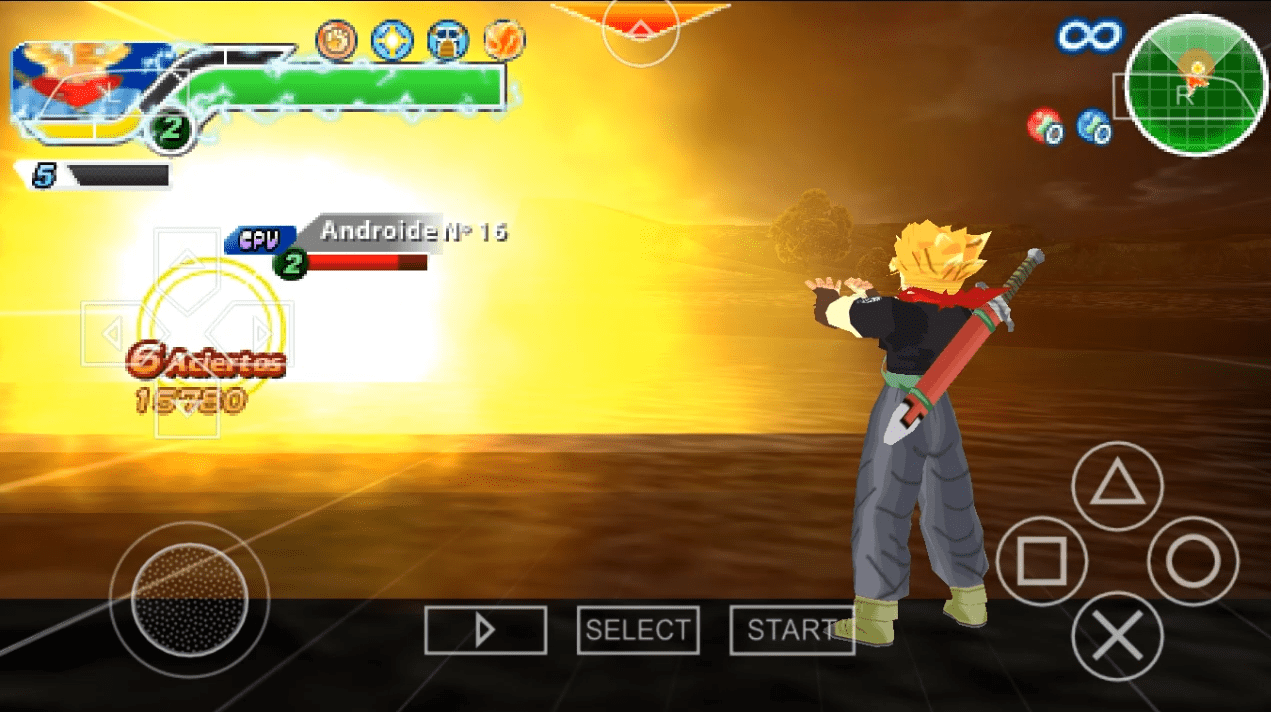Viewport: 1271px width, 712px height.
Task: Hit the SELECT button
Action: tap(638, 630)
